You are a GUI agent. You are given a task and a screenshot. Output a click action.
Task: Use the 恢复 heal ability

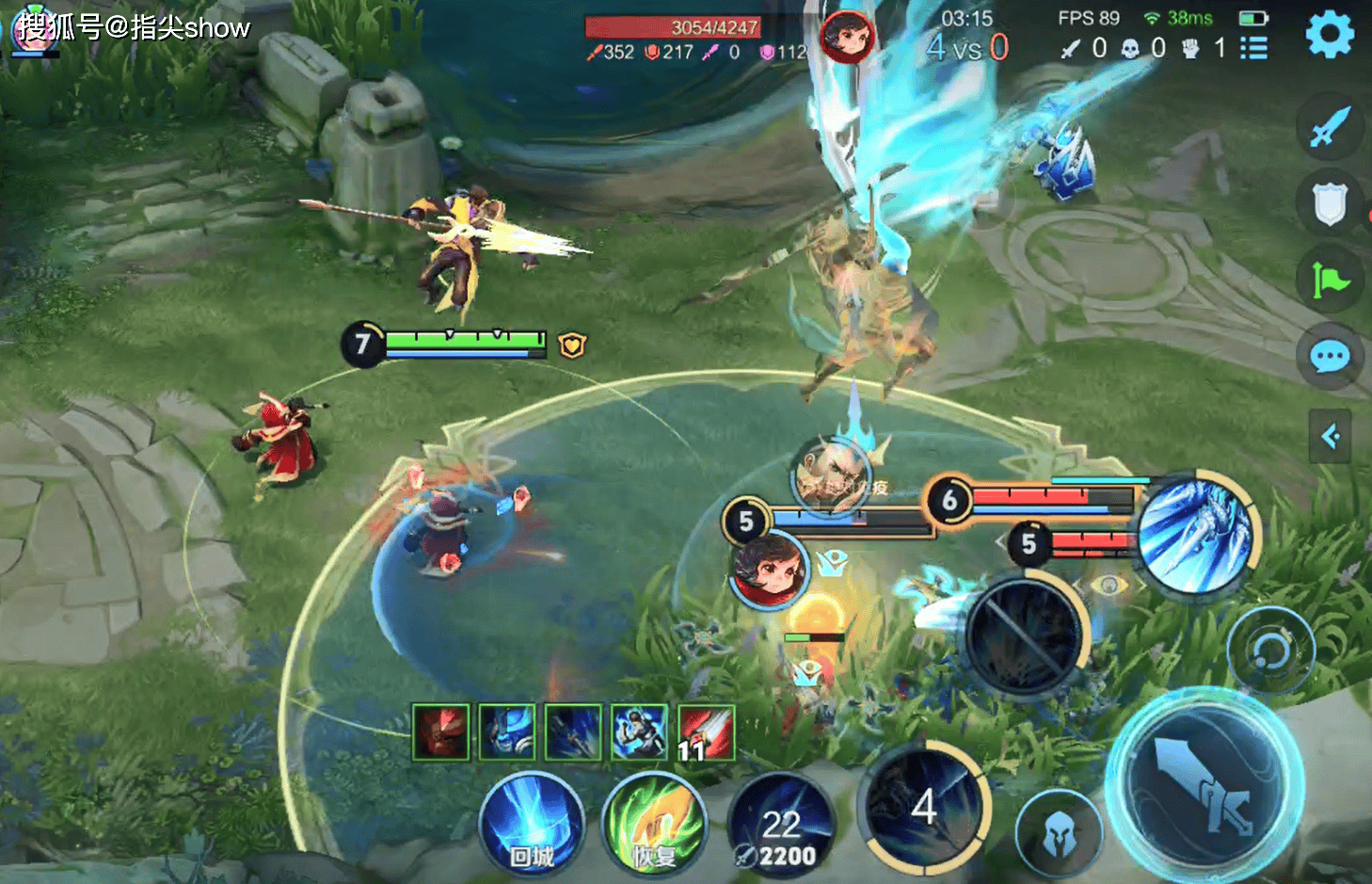653,826
